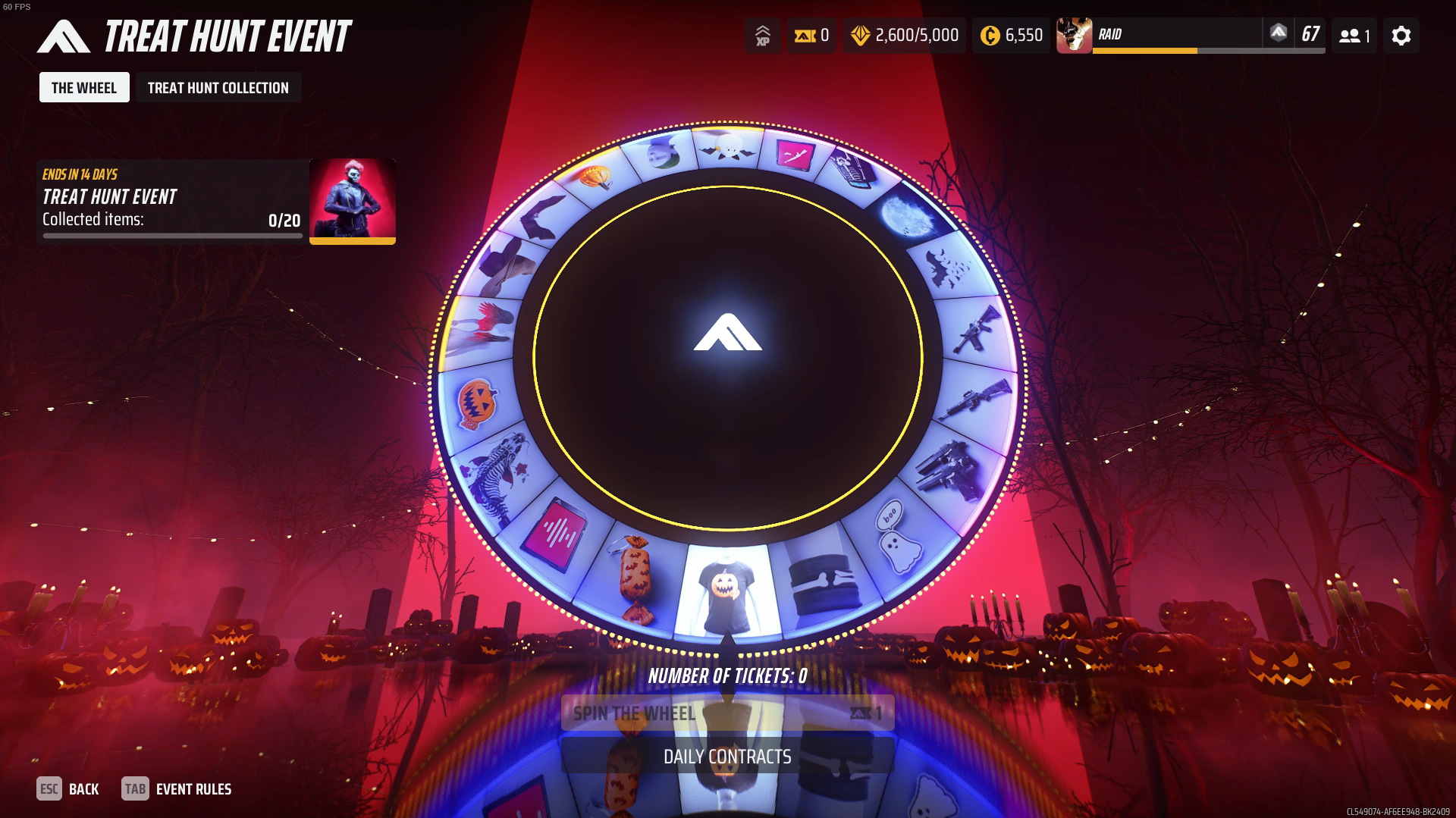Show the Event Rules
Screen dimensions: 1456x818
[177, 789]
